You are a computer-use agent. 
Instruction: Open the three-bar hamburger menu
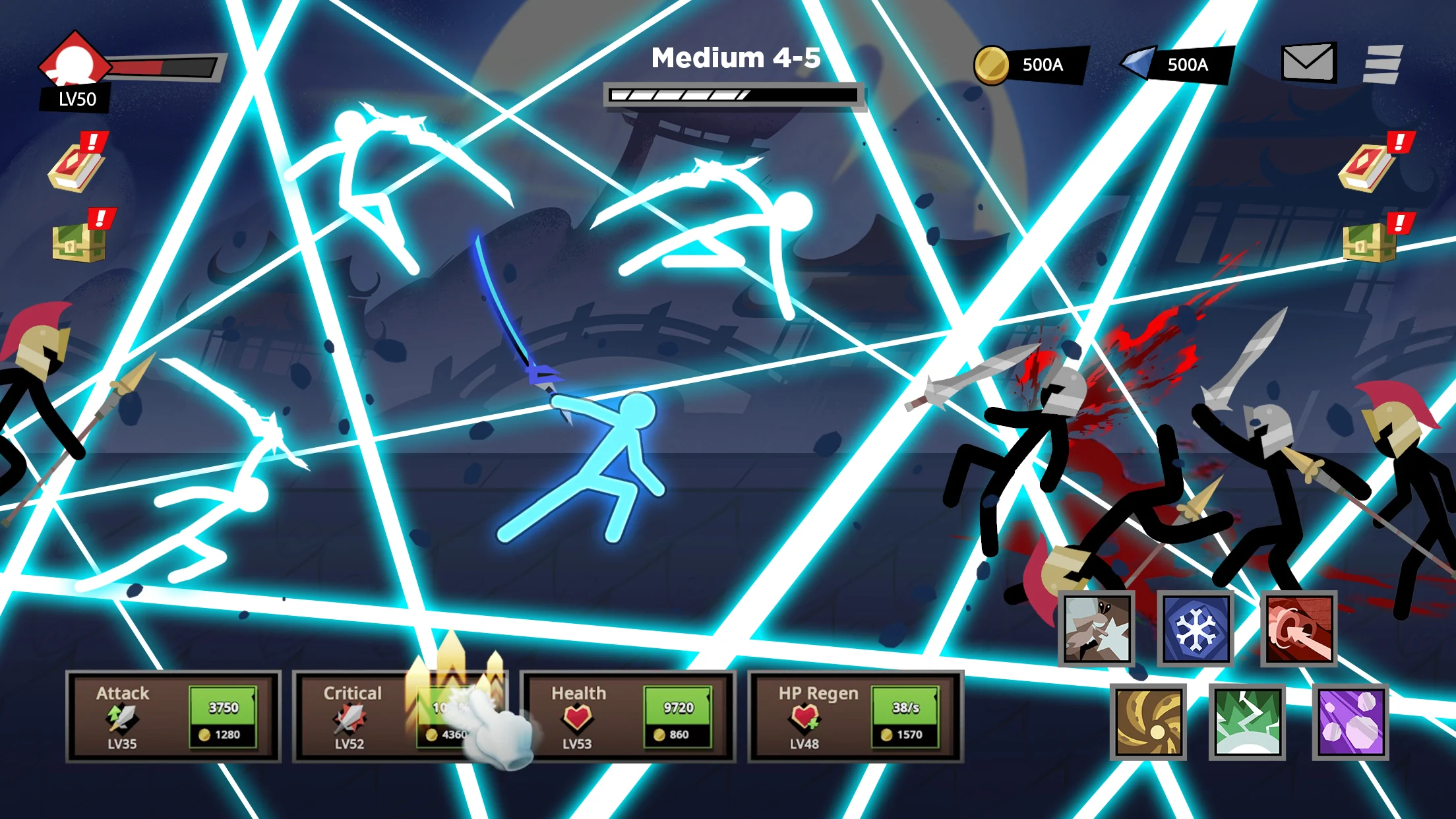tap(1382, 64)
